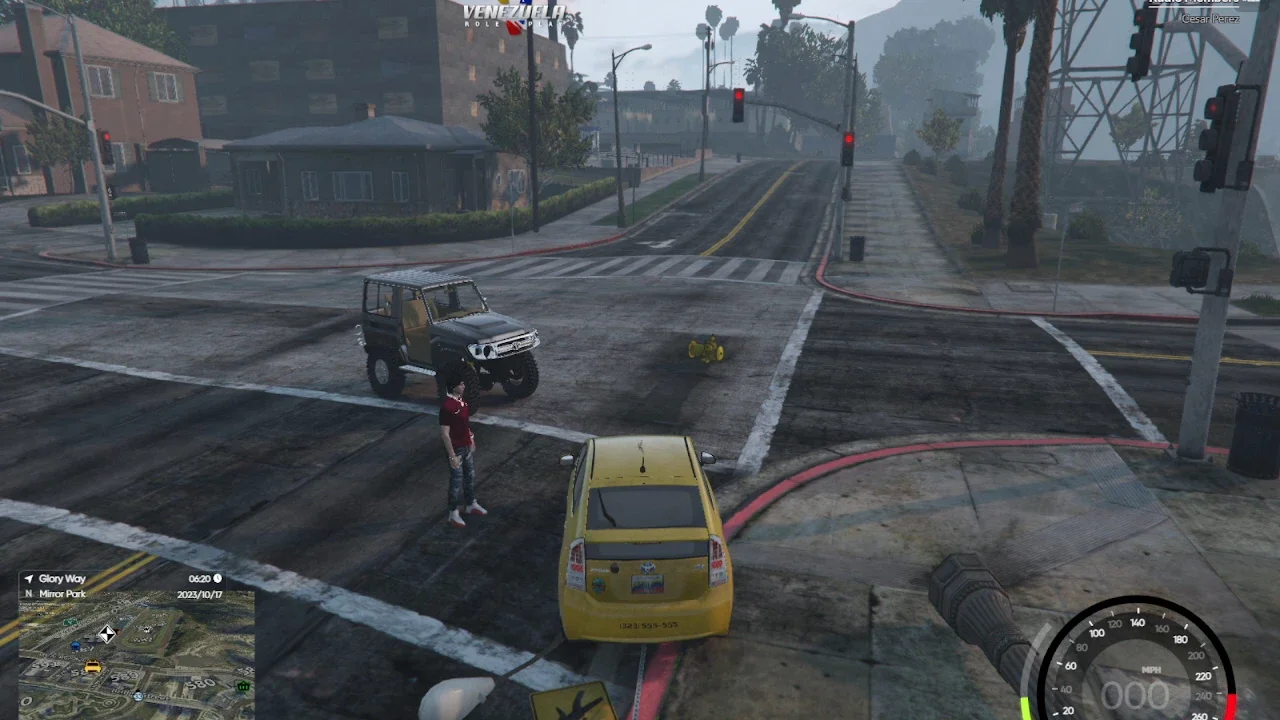This screenshot has width=1280, height=720.
Task: Select the green shopping basket map marker
Action: coord(243,687)
